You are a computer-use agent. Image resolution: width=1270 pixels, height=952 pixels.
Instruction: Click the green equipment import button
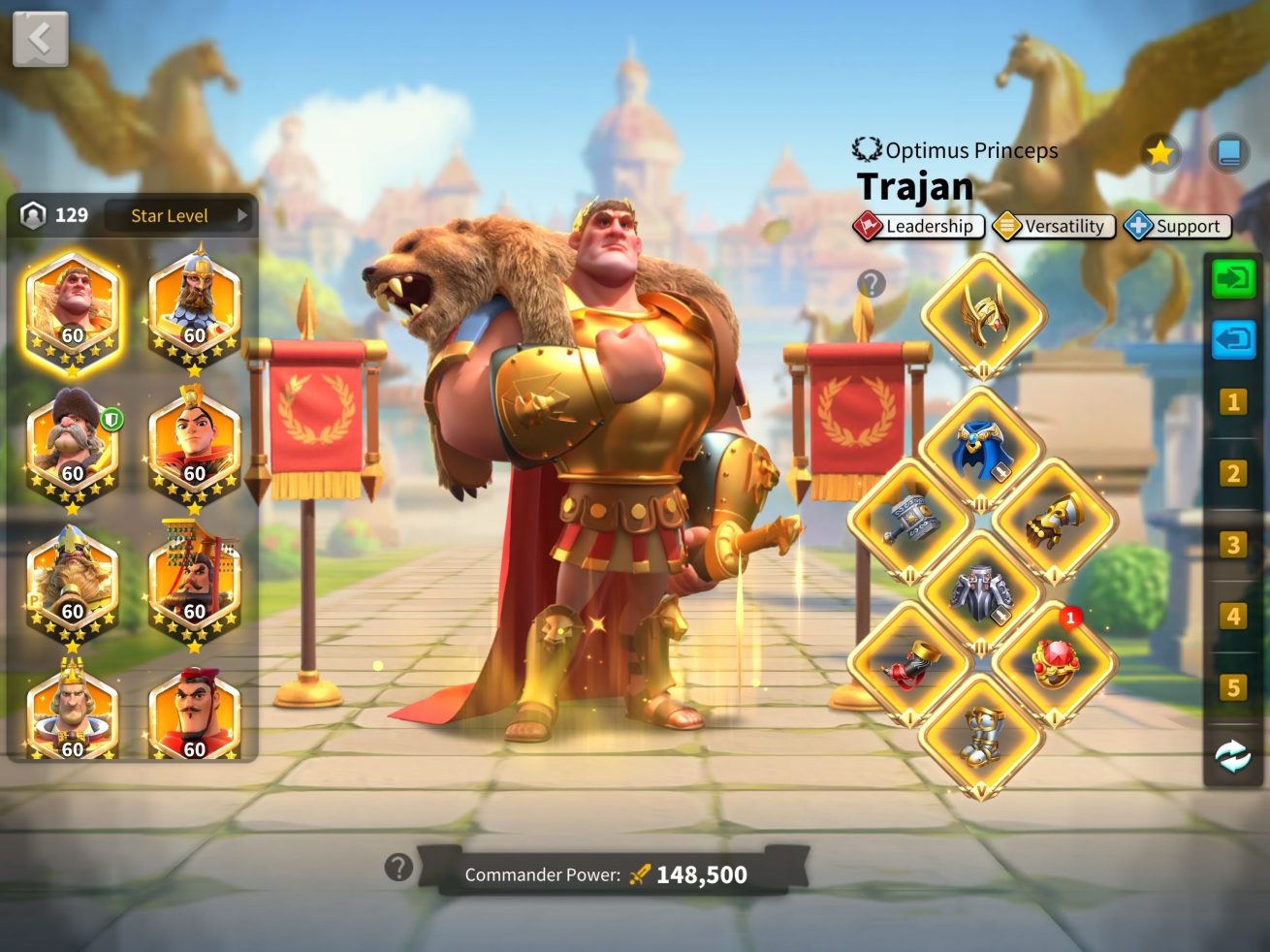tap(1233, 280)
